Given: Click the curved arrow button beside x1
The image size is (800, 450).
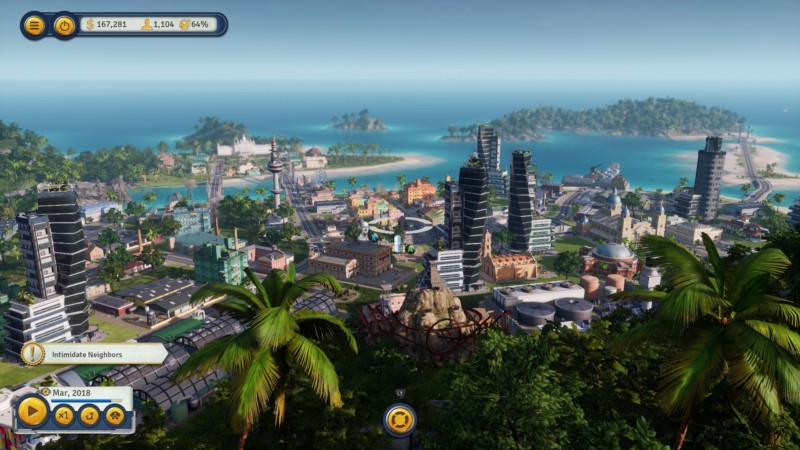Looking at the screenshot, I should pos(90,414).
